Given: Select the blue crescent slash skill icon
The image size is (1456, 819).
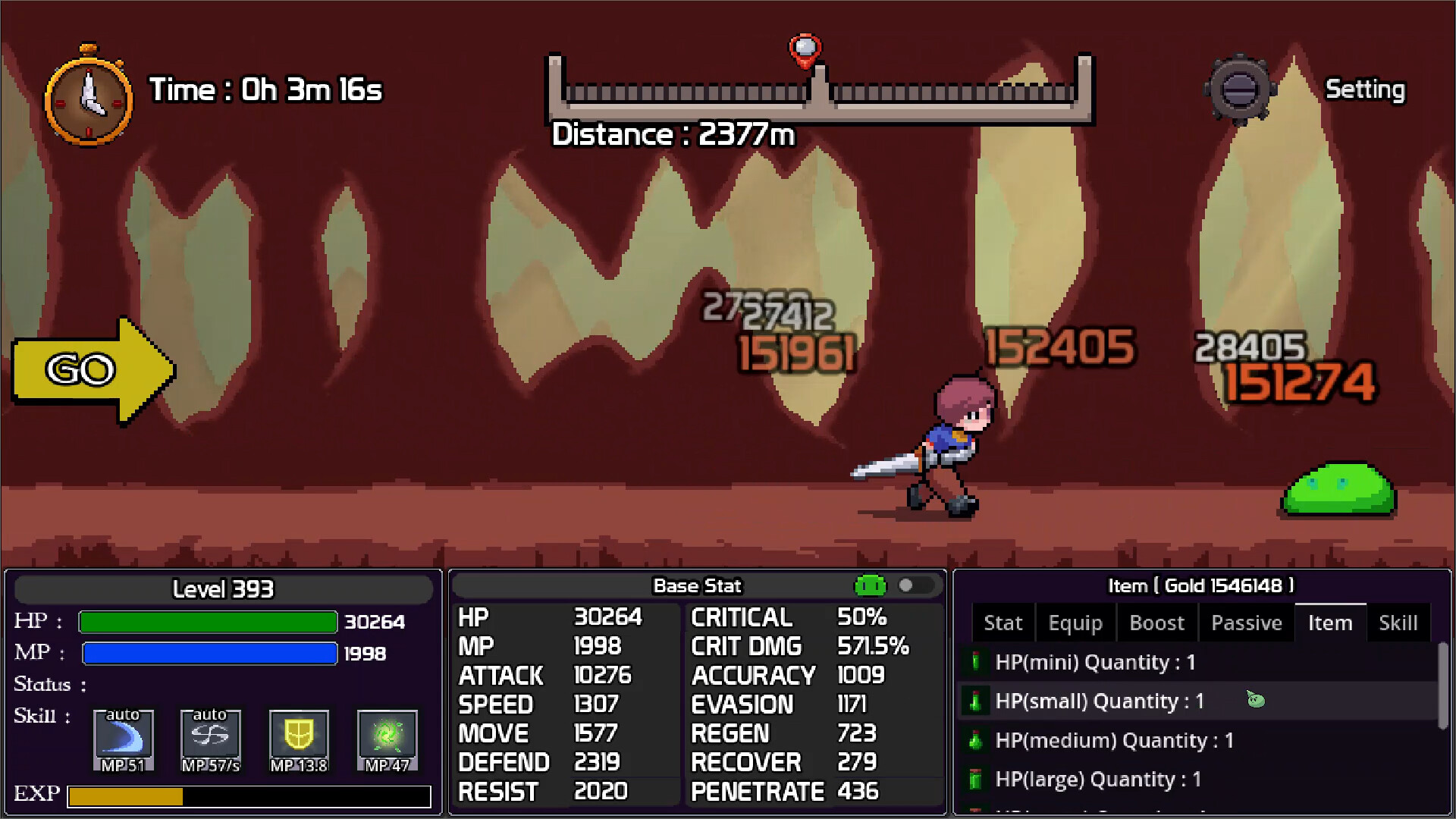Looking at the screenshot, I should 123,739.
